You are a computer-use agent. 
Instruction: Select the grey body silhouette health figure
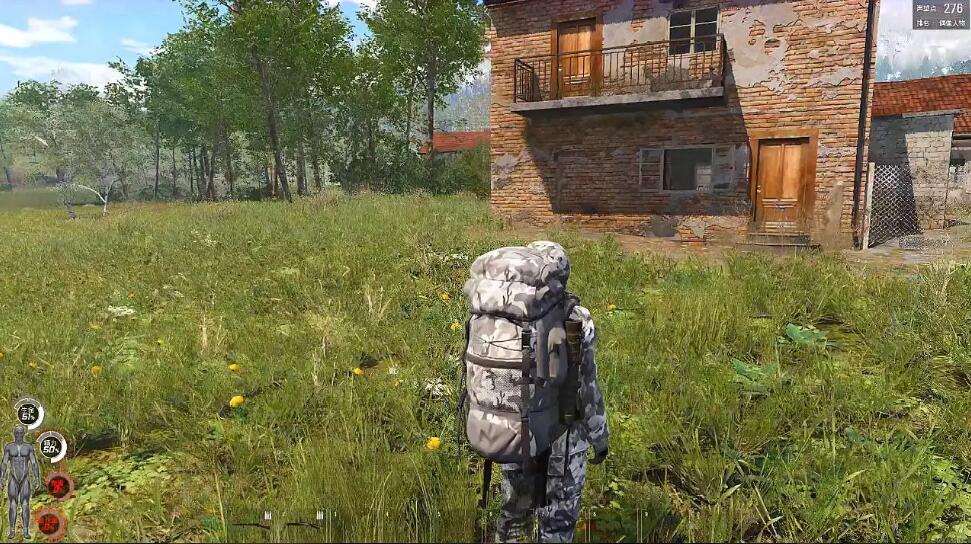[18, 482]
